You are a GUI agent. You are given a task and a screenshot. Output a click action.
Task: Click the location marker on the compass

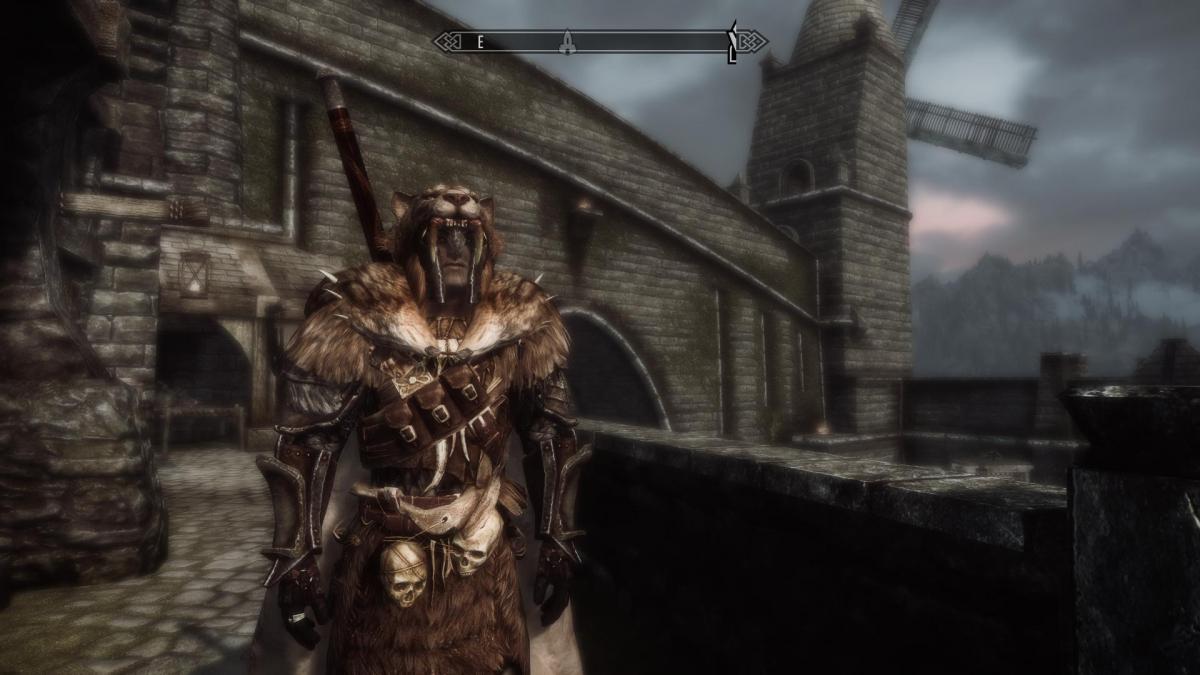[x=567, y=41]
